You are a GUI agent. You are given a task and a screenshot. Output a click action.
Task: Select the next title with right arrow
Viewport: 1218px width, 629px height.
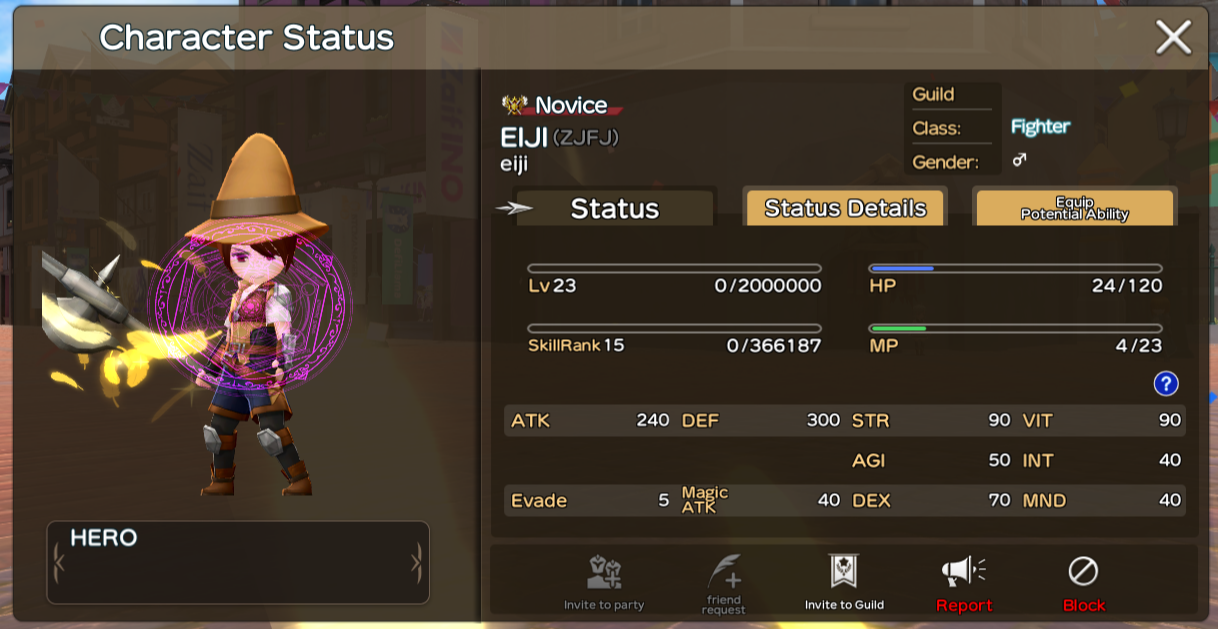(416, 563)
